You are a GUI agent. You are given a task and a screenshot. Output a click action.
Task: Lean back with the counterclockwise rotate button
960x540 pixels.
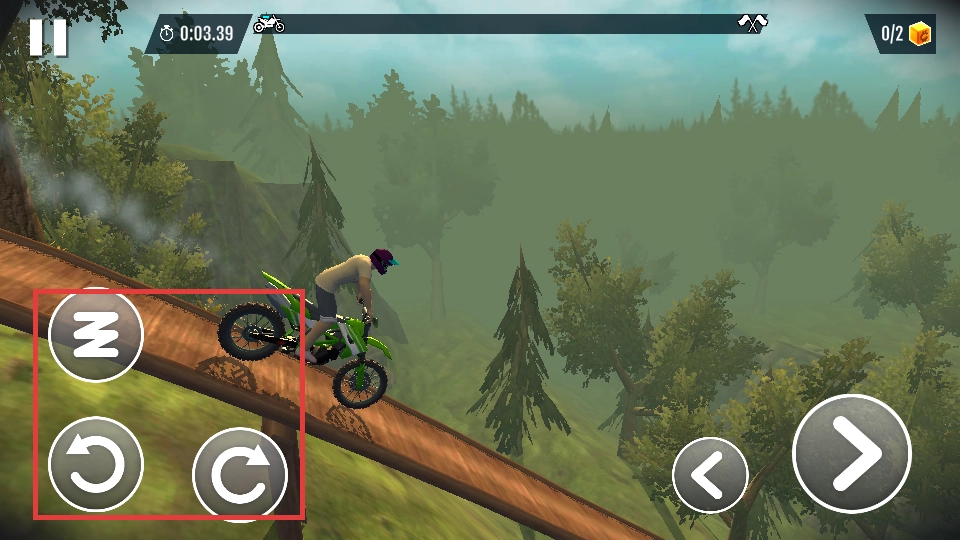point(96,465)
